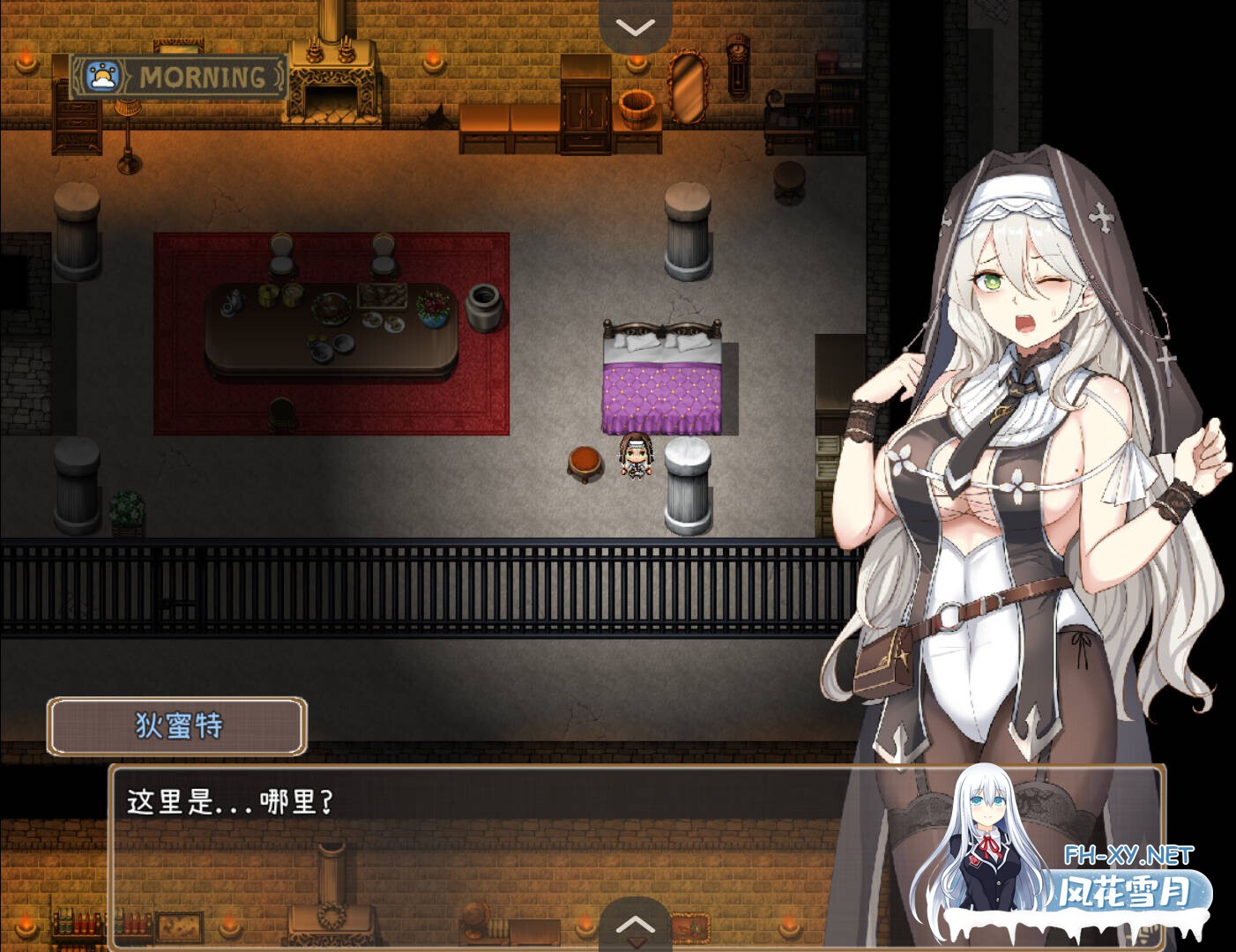Viewport: 1236px width, 952px height.
Task: Open the bottom up-arrow panel tab
Action: pyautogui.click(x=635, y=925)
